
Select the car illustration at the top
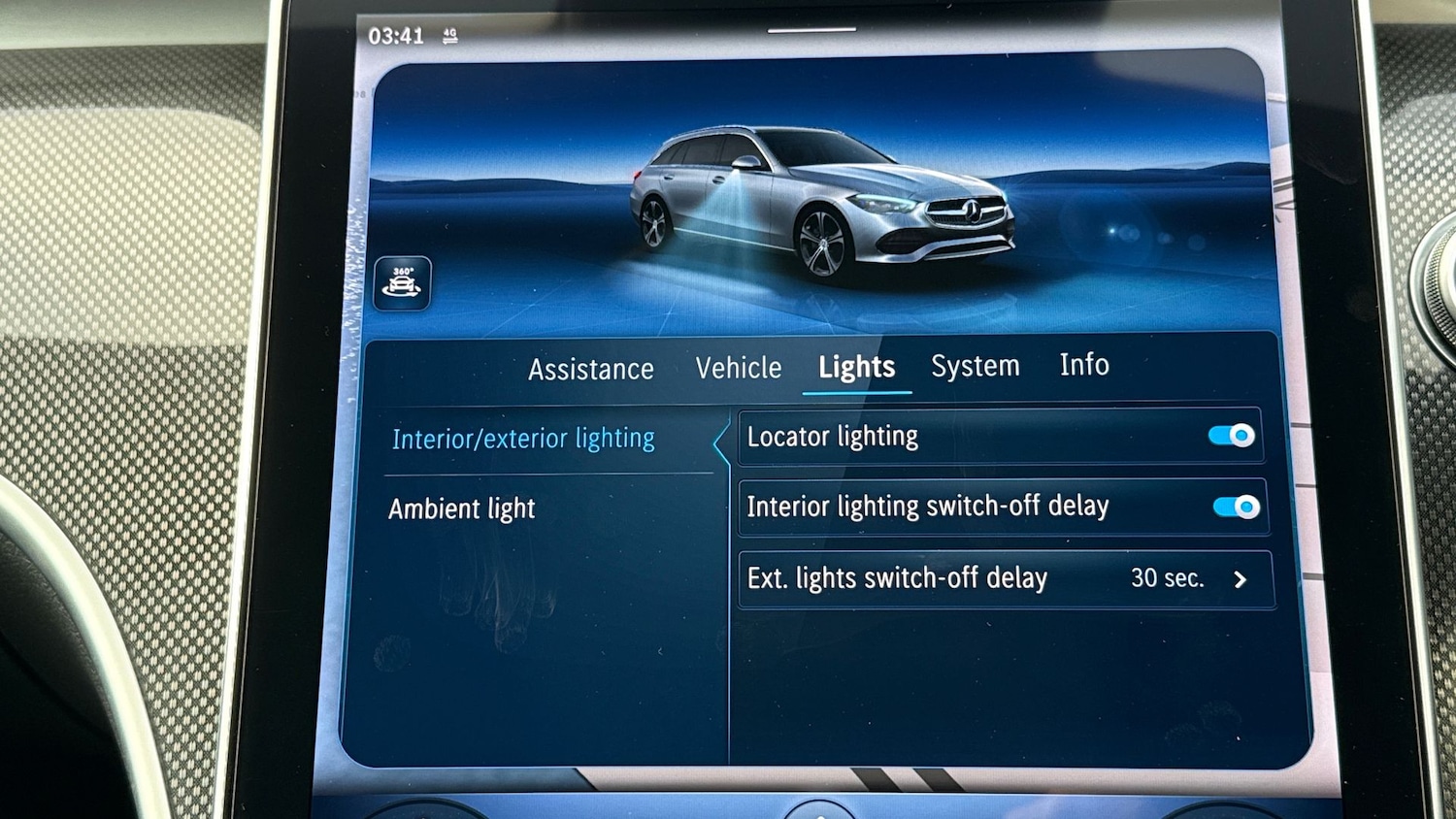(835, 194)
